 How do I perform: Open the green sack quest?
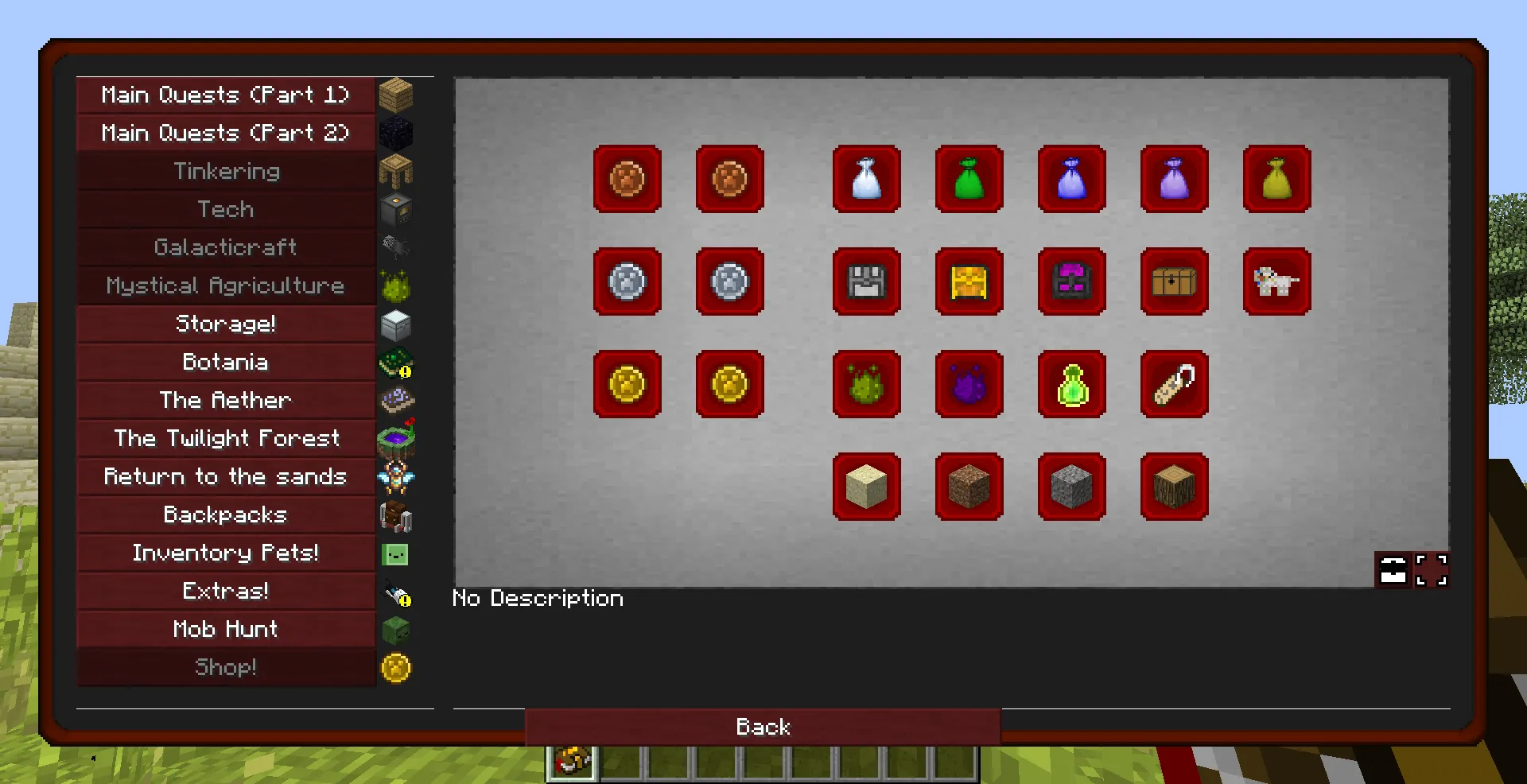(969, 180)
